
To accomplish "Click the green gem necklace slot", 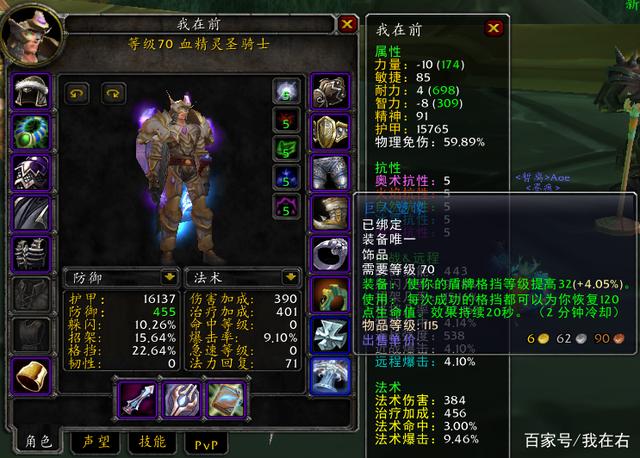I will [30, 132].
